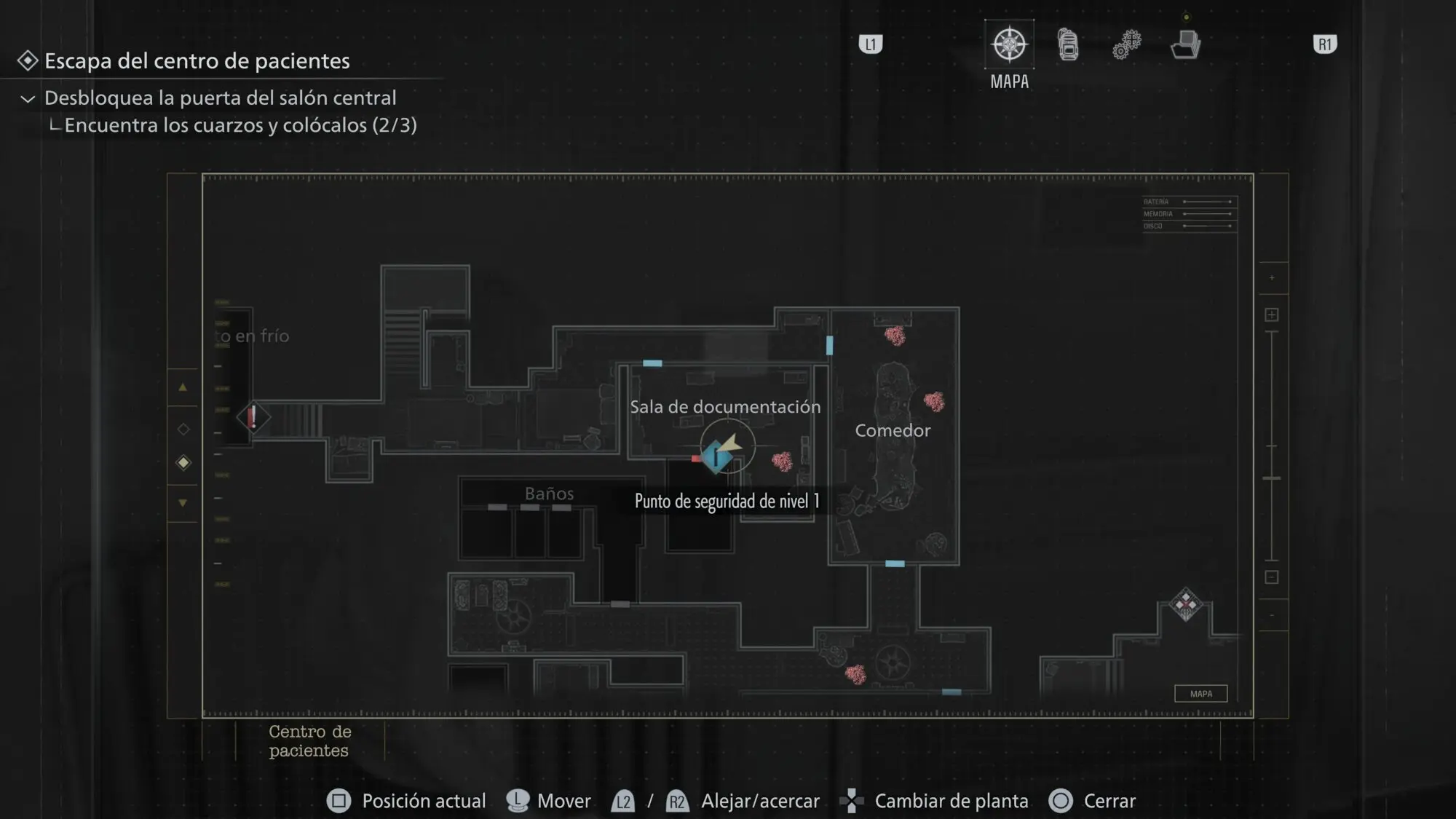Go up one floor with the up arrow
1456x819 pixels.
pos(183,387)
